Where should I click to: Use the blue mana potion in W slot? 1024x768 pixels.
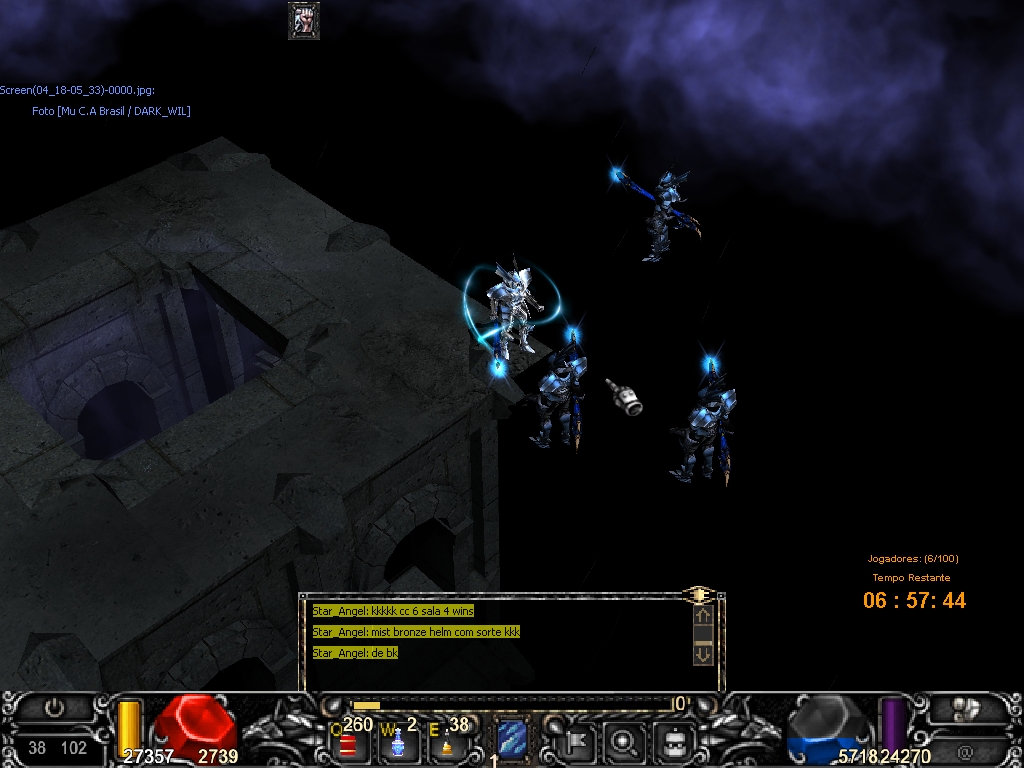(x=397, y=743)
